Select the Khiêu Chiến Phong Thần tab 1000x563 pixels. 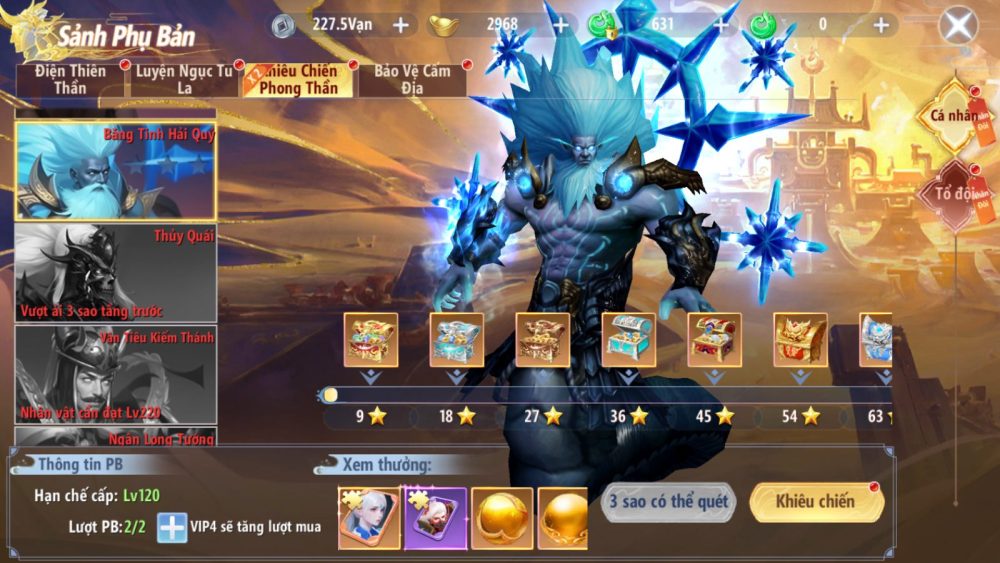pos(298,79)
